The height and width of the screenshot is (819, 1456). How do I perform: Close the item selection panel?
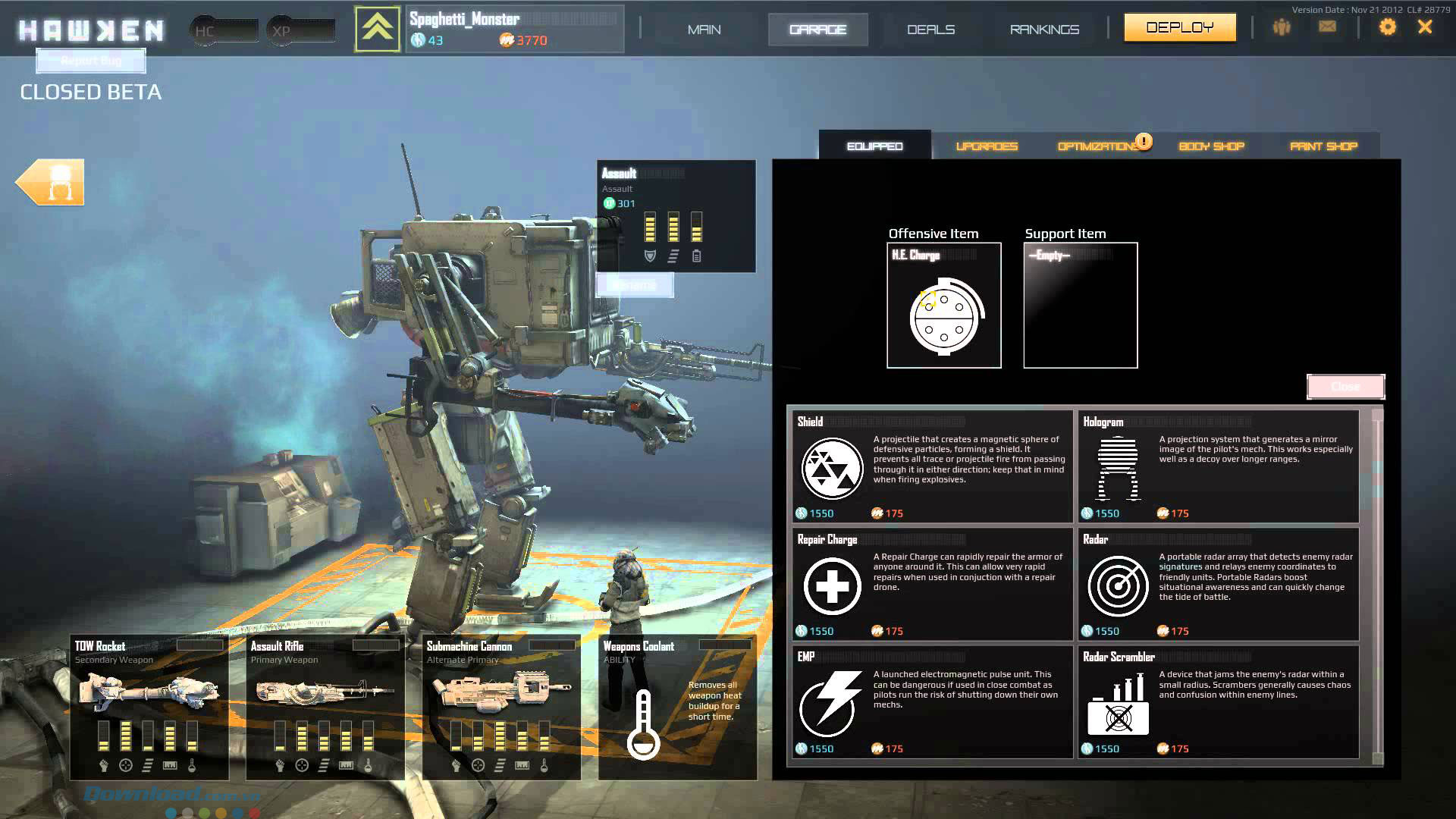[1345, 387]
